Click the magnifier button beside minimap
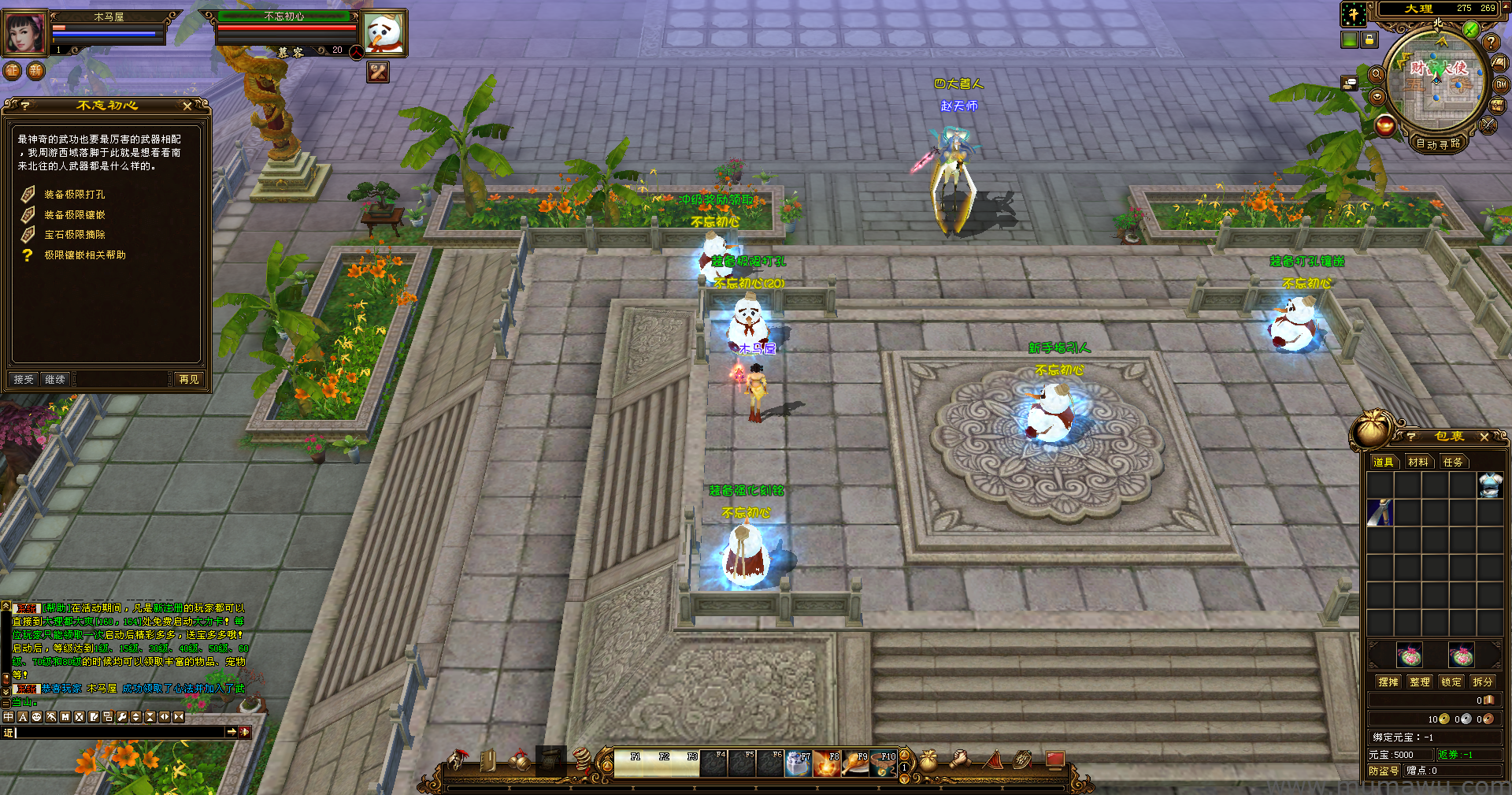Screen dimensions: 1512x795 click(1377, 74)
